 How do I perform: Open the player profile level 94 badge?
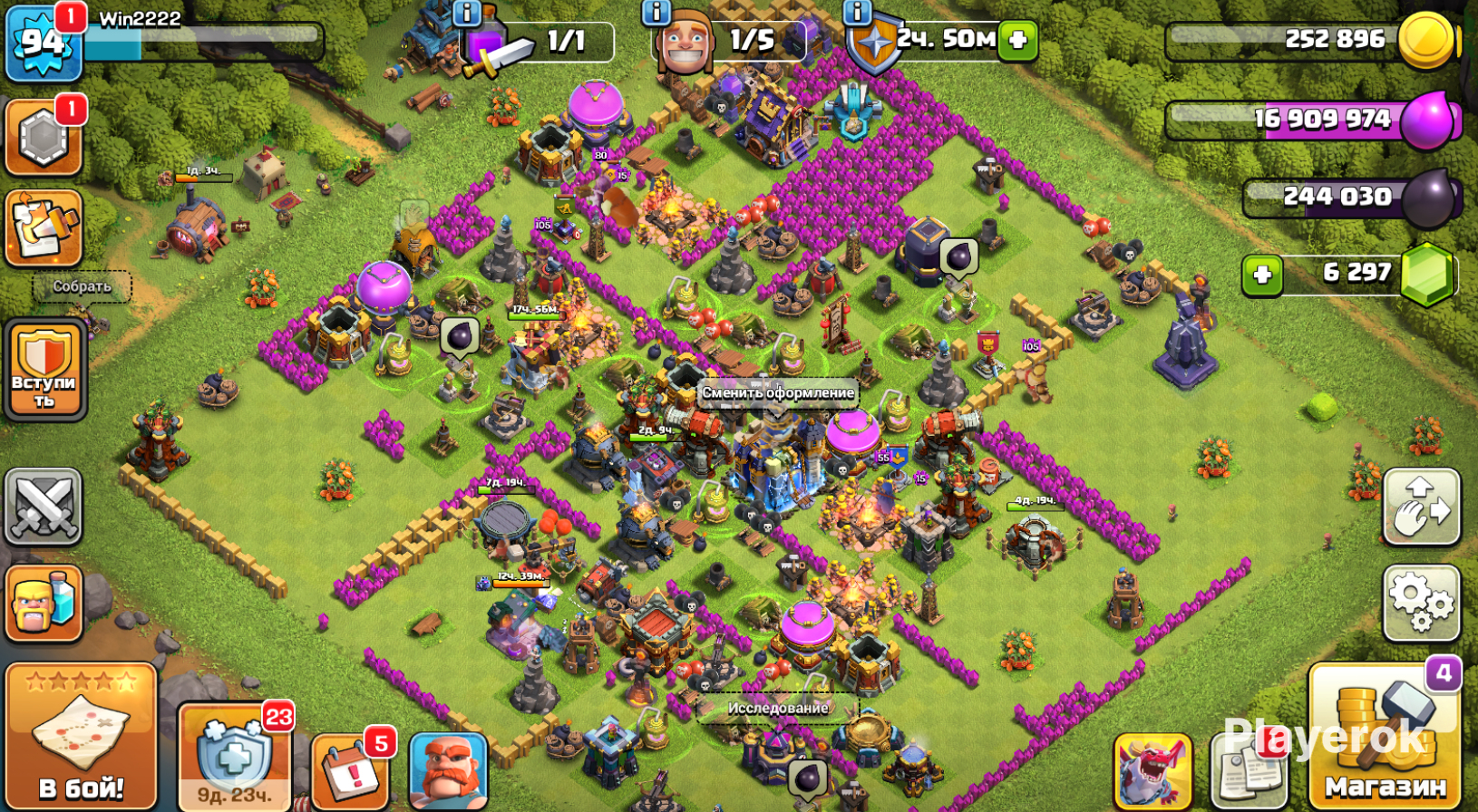pos(43,43)
